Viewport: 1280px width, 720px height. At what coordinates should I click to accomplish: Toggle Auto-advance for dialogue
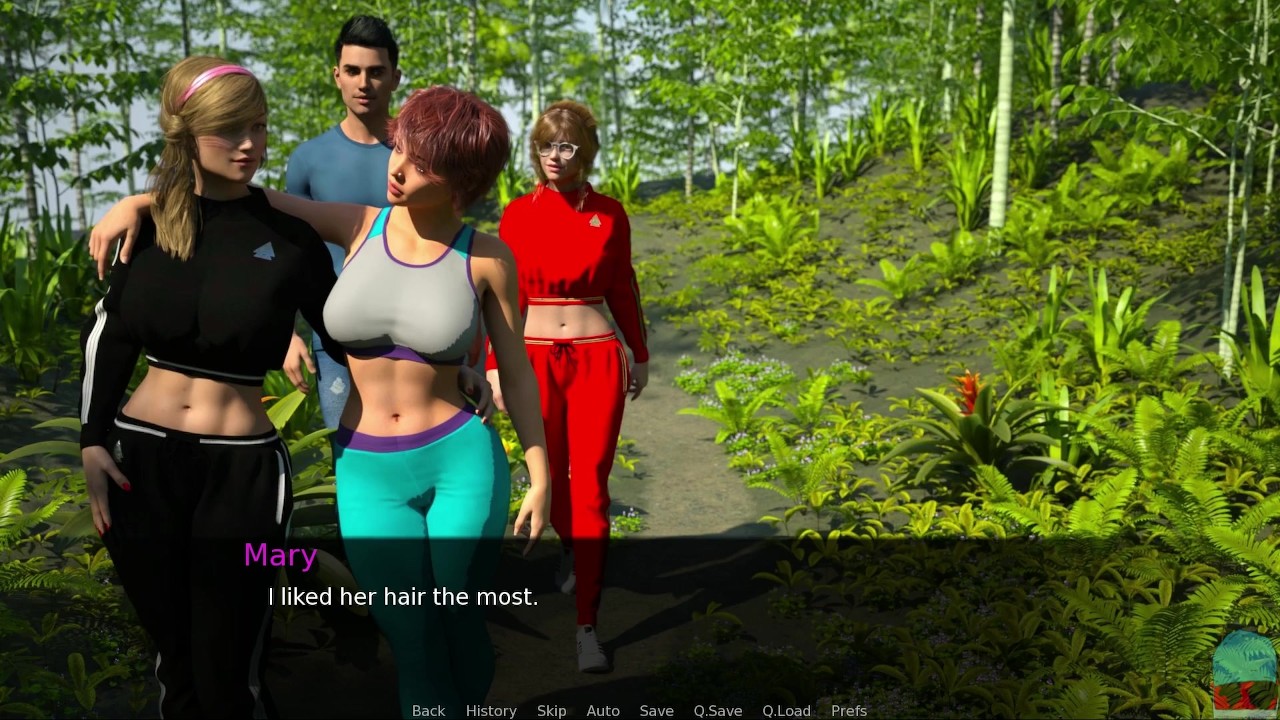click(603, 711)
